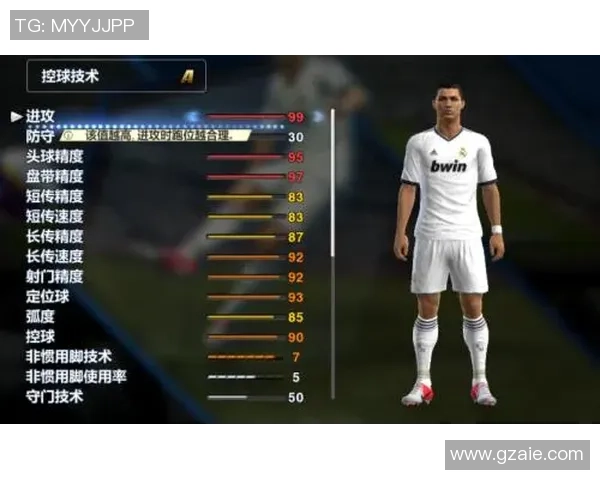Select the 盘带精度 stat row
600x480 pixels.
pos(55,177)
